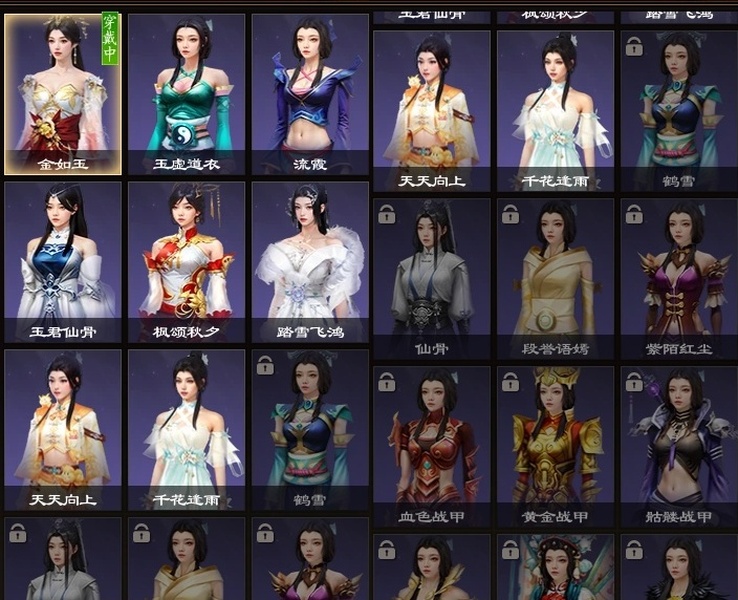Image resolution: width=738 pixels, height=600 pixels.
Task: Click the locked 骷髅战甲 armor tile
Action: 679,446
